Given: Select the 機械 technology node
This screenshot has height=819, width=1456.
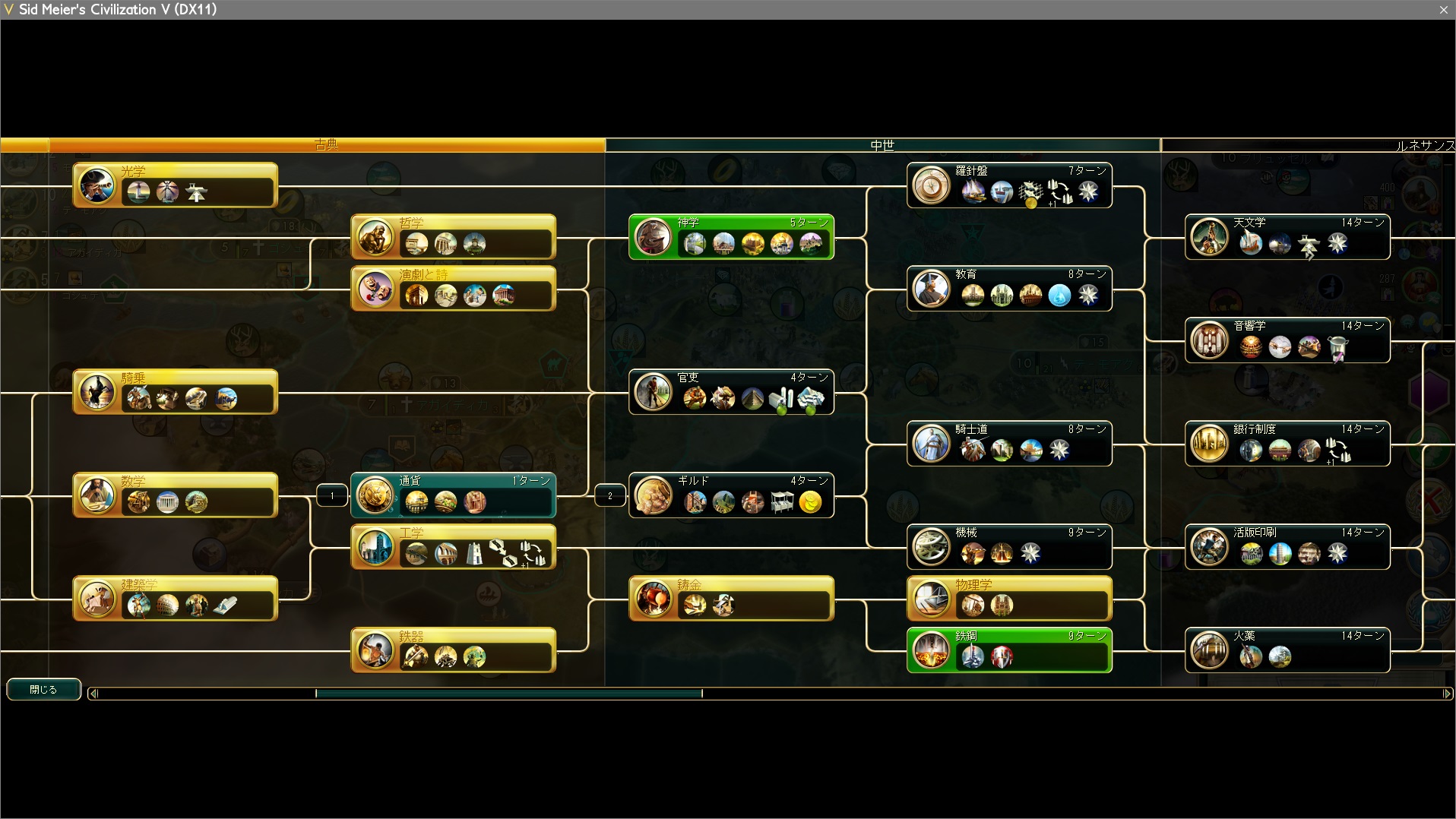Looking at the screenshot, I should pyautogui.click(x=1009, y=547).
